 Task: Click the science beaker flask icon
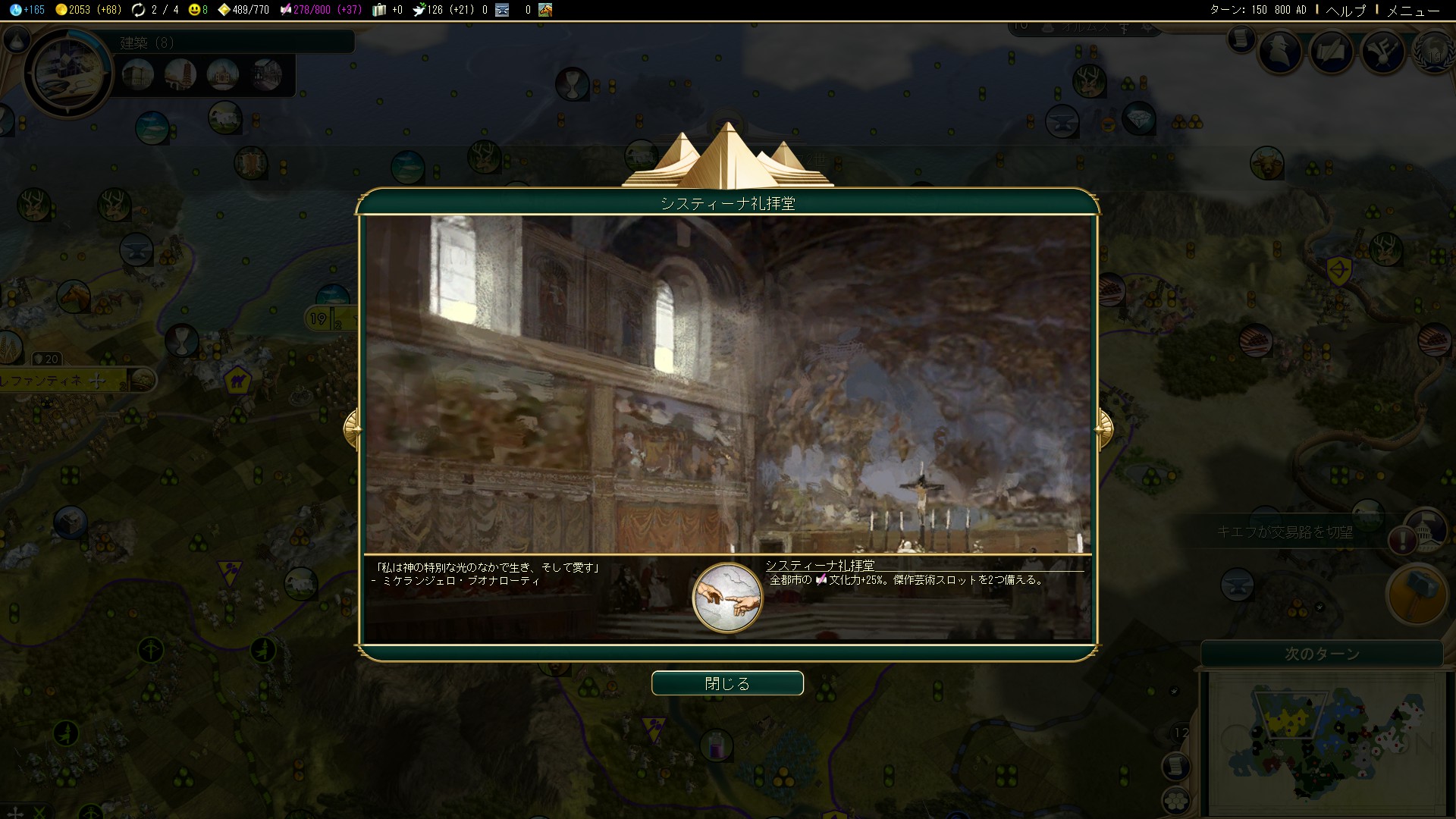(x=15, y=10)
